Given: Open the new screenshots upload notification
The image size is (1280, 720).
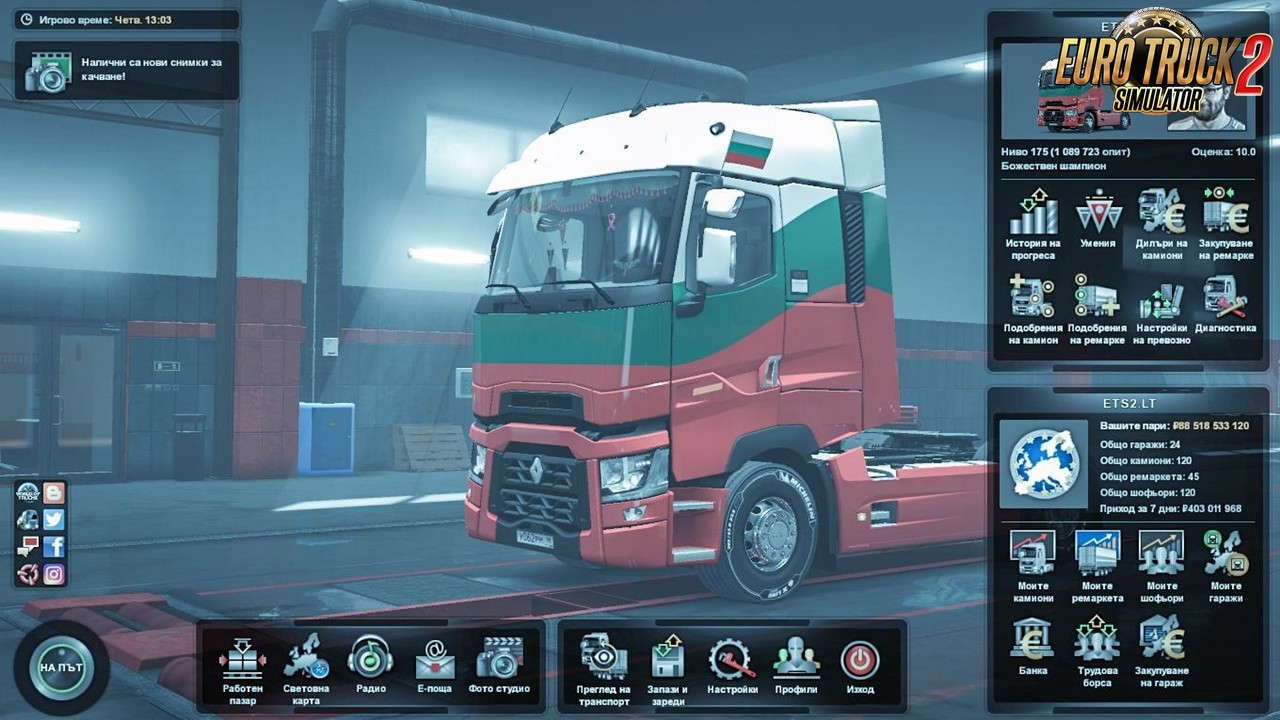Looking at the screenshot, I should click(x=127, y=70).
